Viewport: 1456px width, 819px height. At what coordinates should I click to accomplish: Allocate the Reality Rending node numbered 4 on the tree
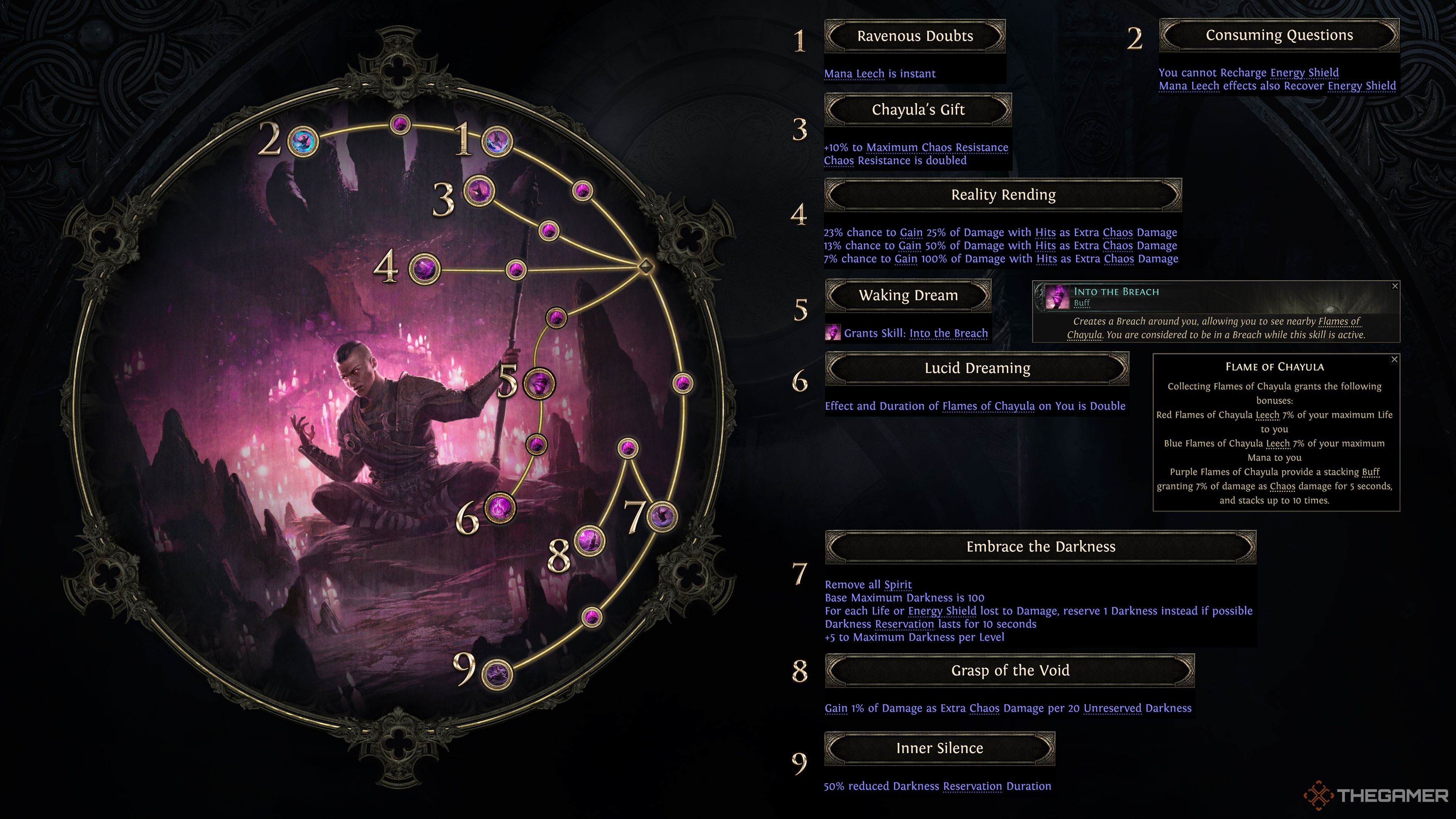point(424,268)
